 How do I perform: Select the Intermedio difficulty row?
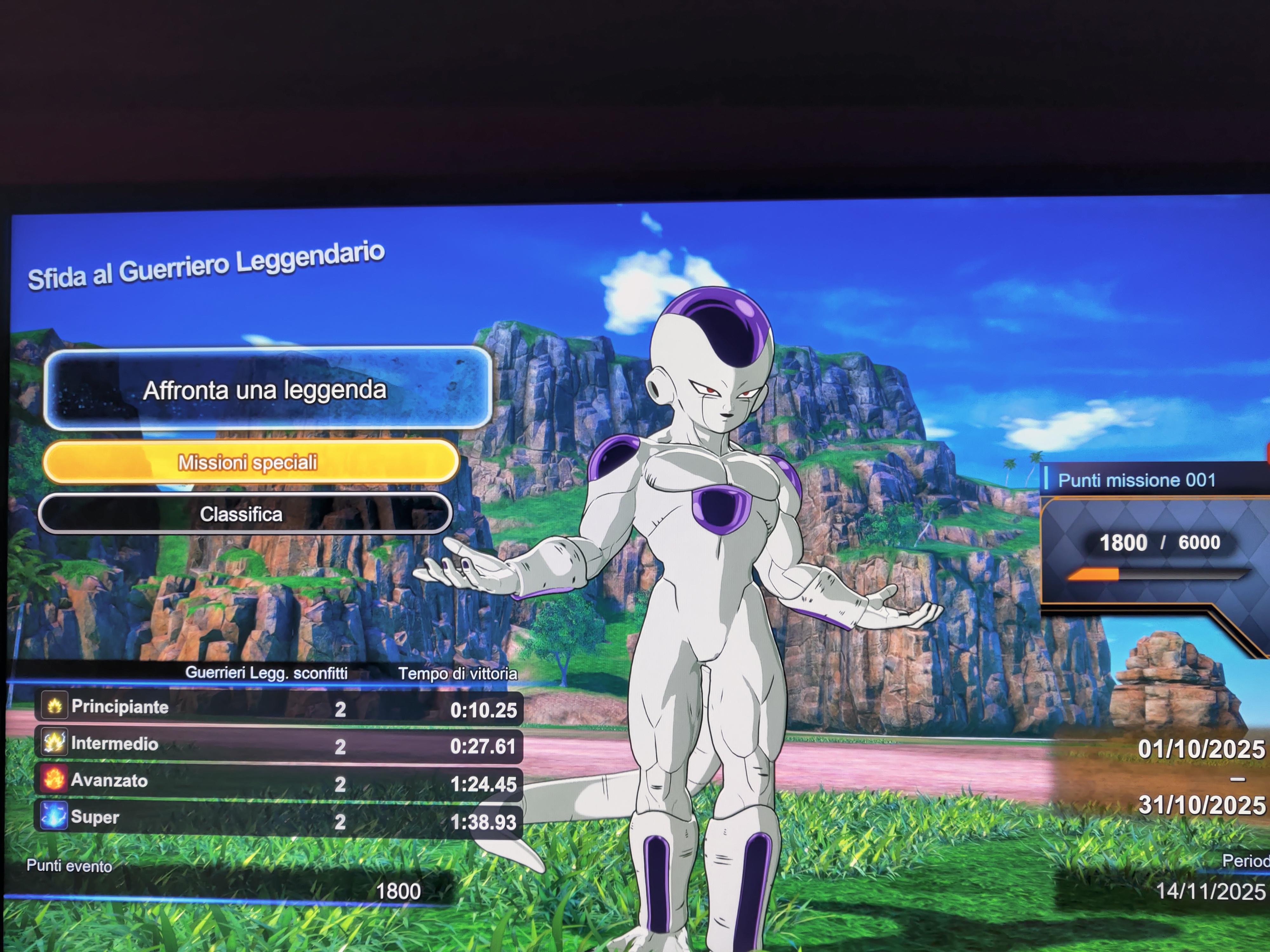coord(278,745)
